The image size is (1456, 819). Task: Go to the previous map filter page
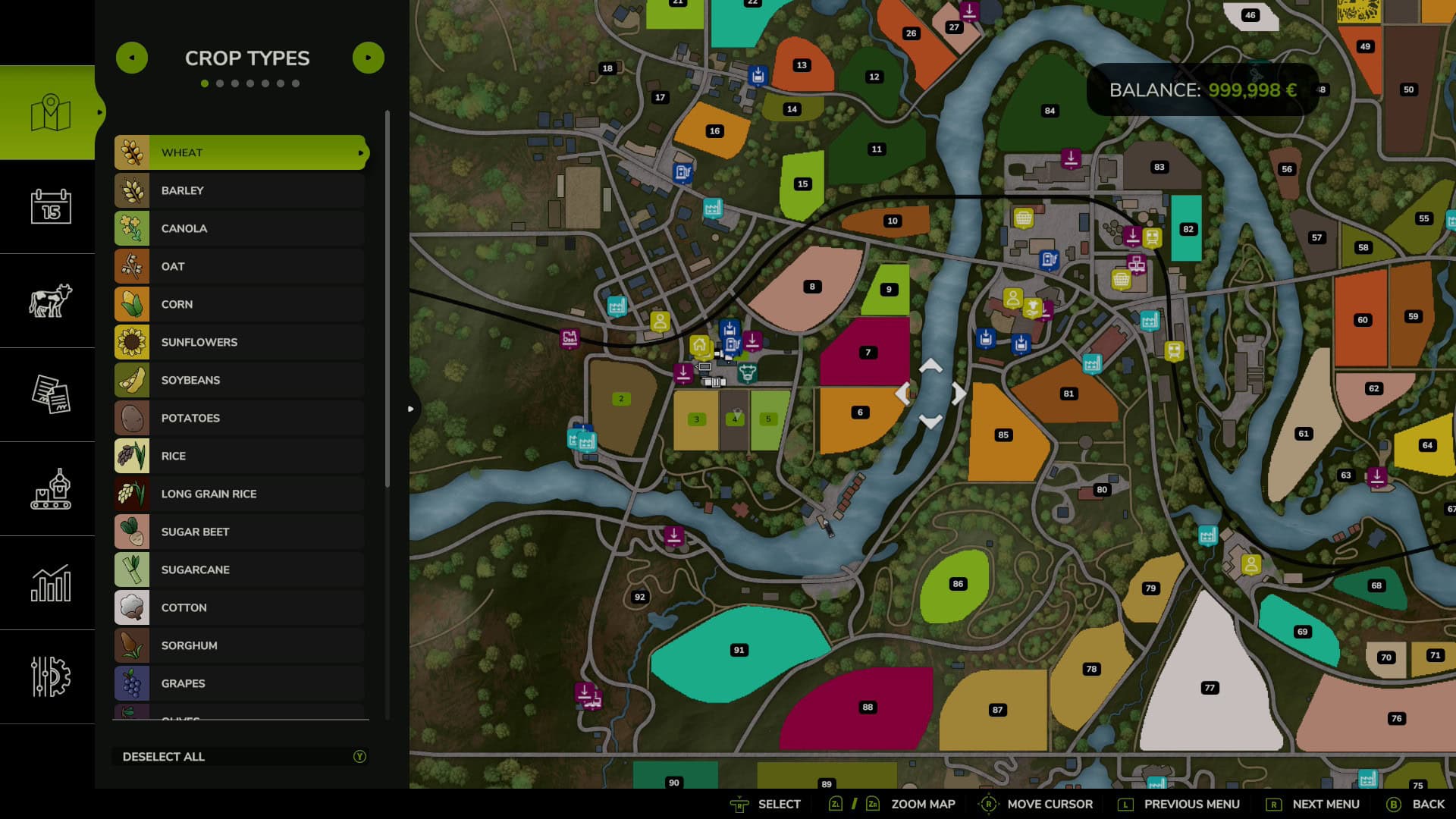[132, 58]
